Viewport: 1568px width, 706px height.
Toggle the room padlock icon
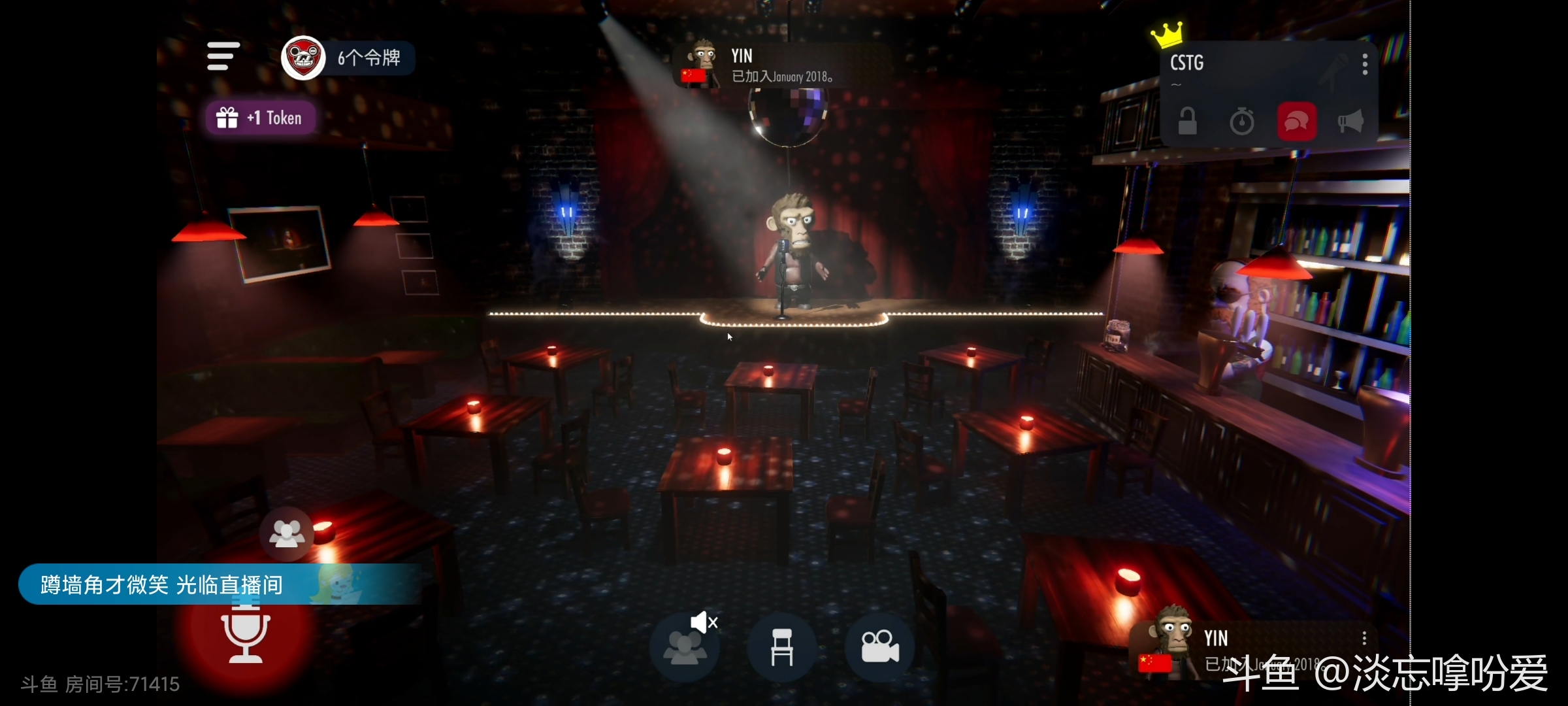click(x=1187, y=122)
